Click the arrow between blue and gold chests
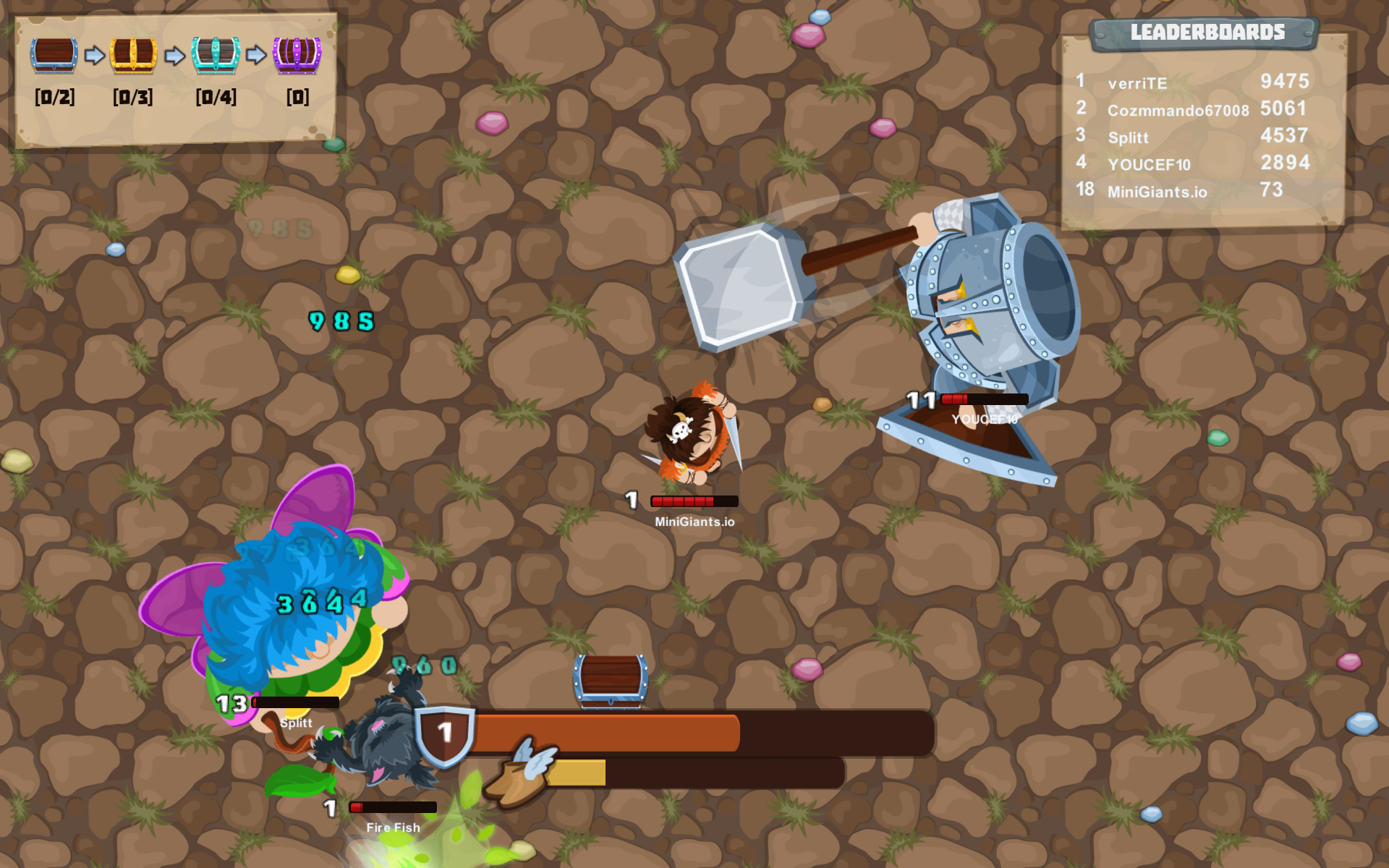The image size is (1389, 868). 95,54
